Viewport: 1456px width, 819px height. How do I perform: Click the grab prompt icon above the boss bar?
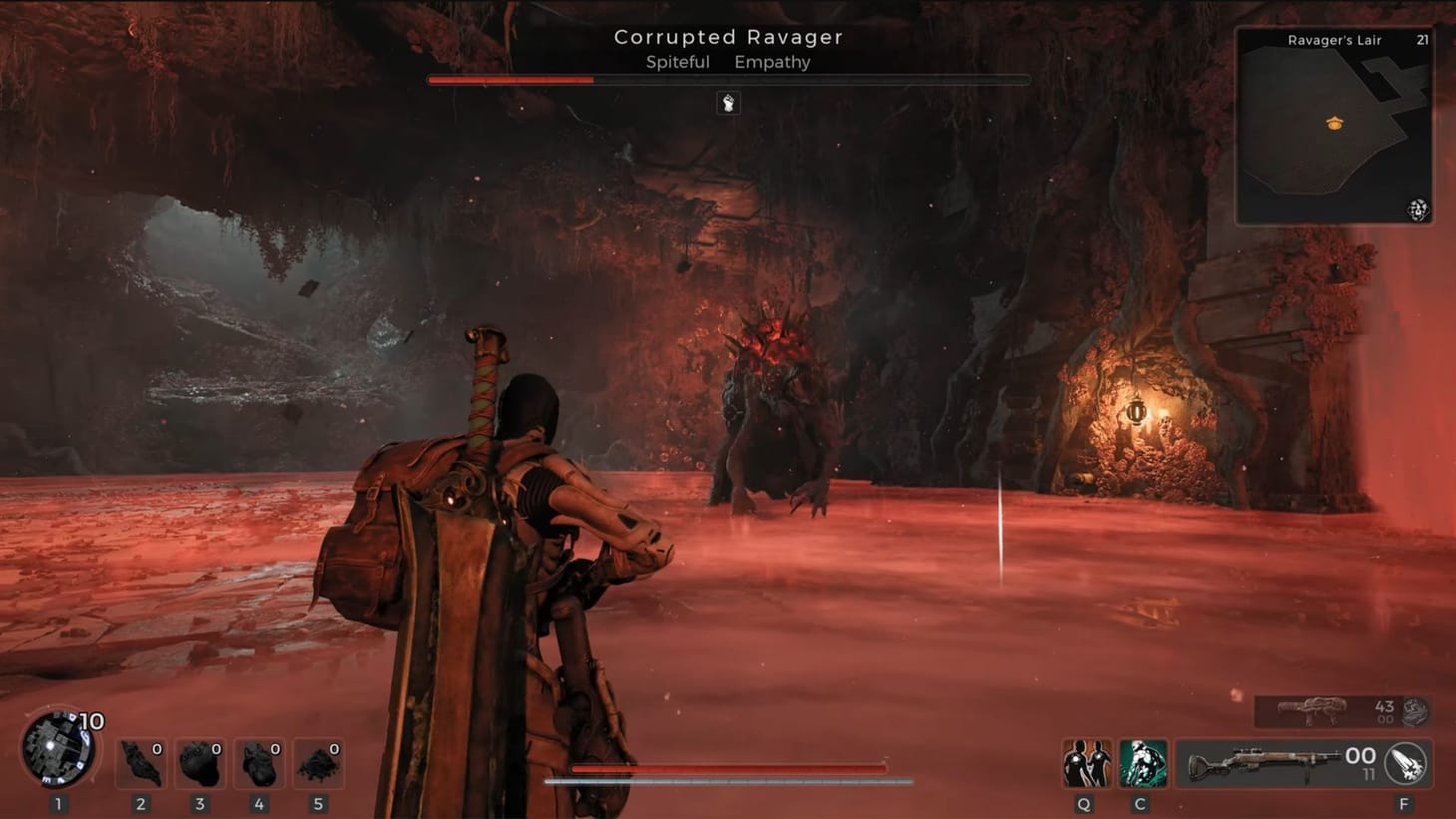[x=728, y=103]
